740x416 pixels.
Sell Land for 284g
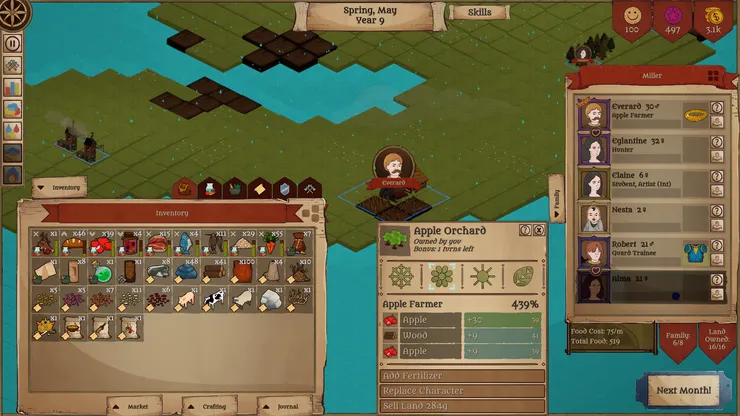462,404
